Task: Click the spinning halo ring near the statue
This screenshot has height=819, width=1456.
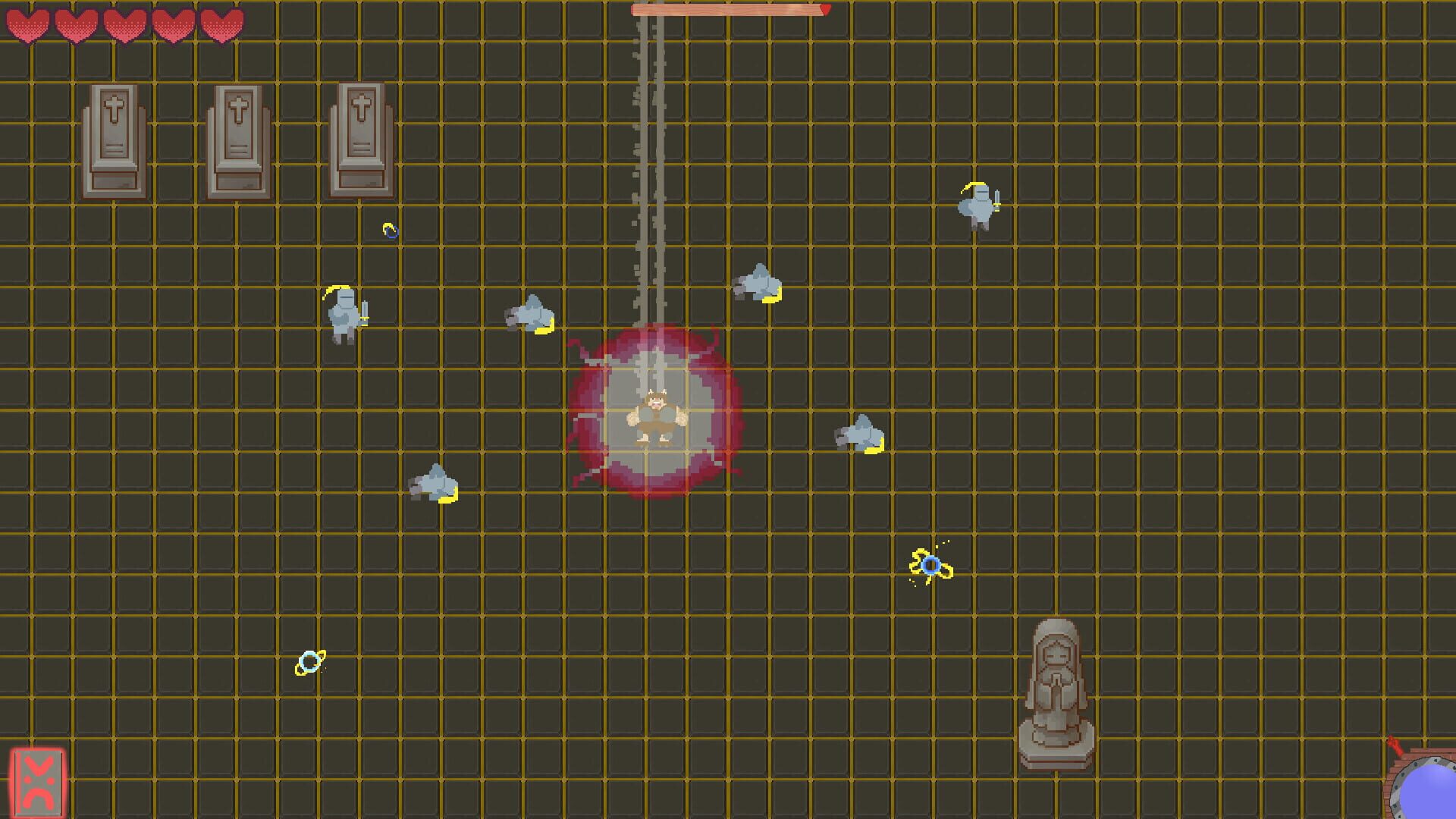Action: (930, 566)
